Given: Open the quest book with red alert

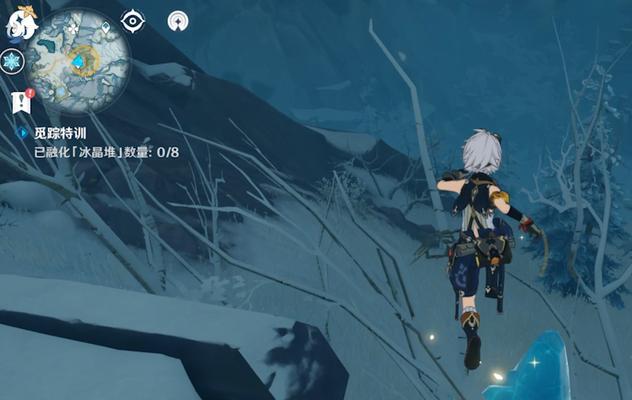Looking at the screenshot, I should 21,100.
